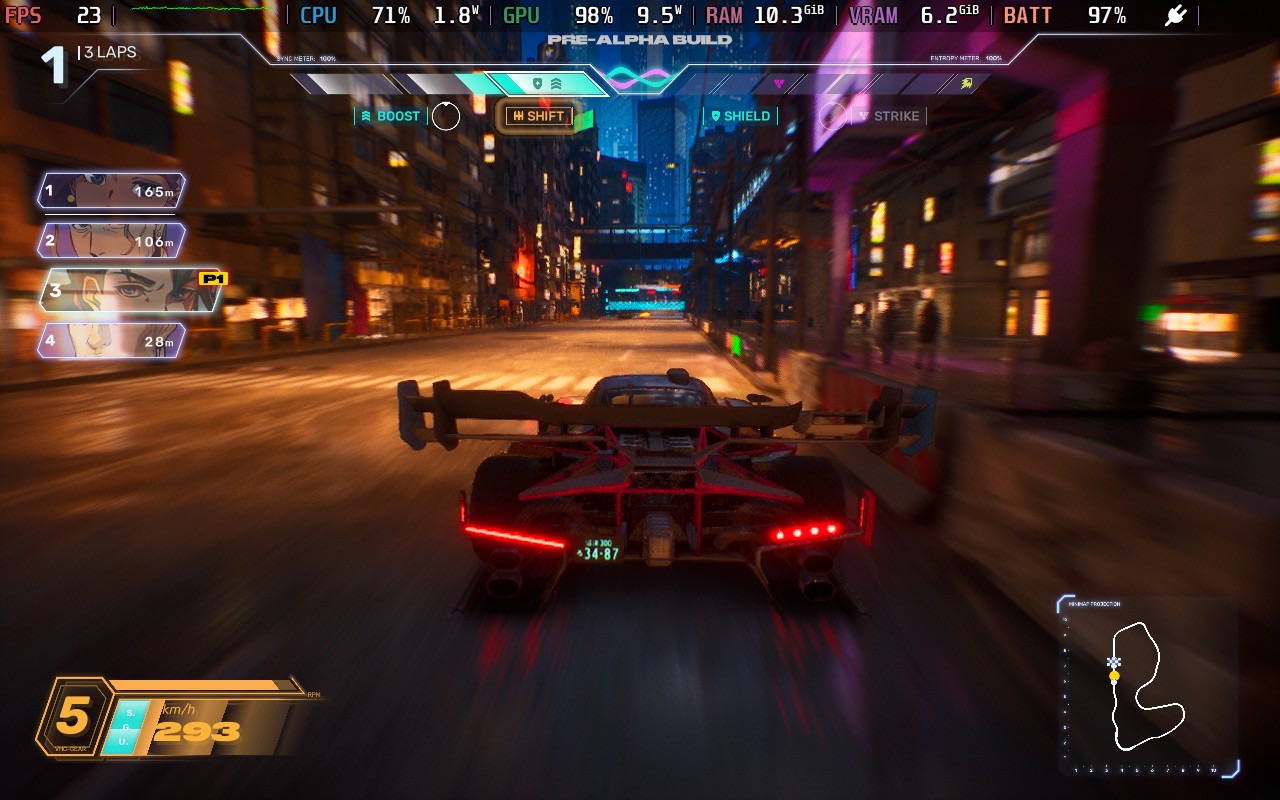Click the wave emblem between the meters

pos(637,78)
